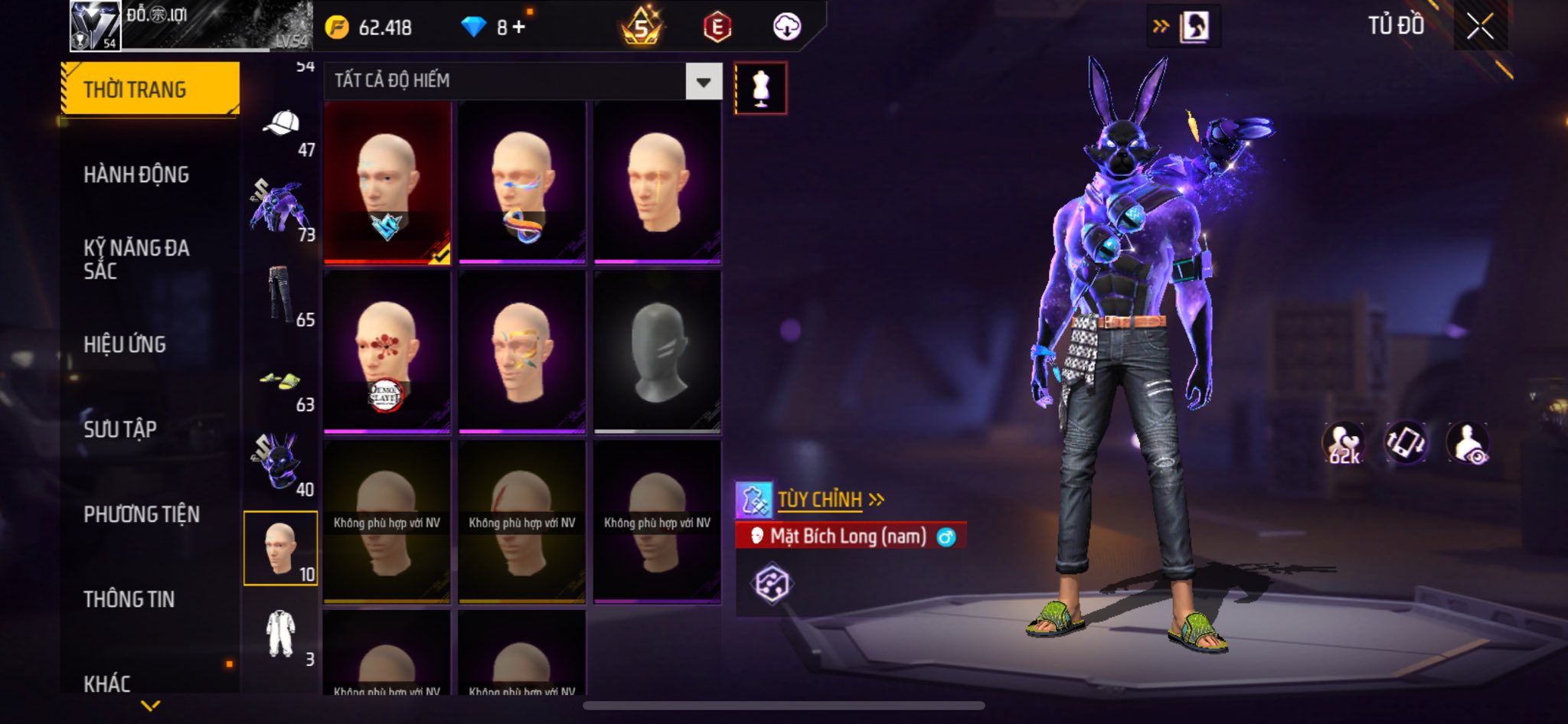This screenshot has width=1568, height=724.
Task: Open the TẤT CẢ ĐỘ HIẾM rarity dropdown
Action: [703, 81]
